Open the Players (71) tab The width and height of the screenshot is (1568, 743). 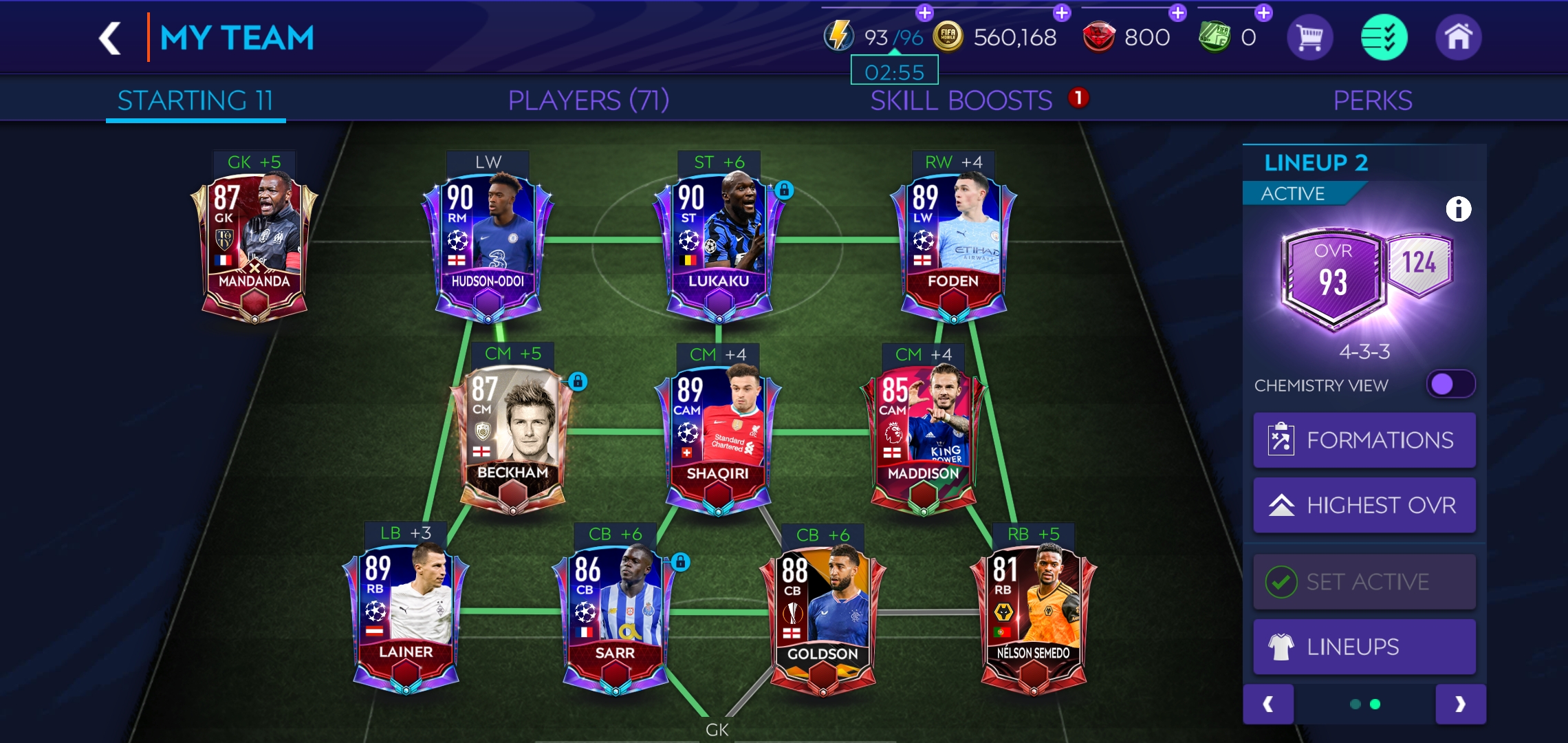tap(588, 100)
